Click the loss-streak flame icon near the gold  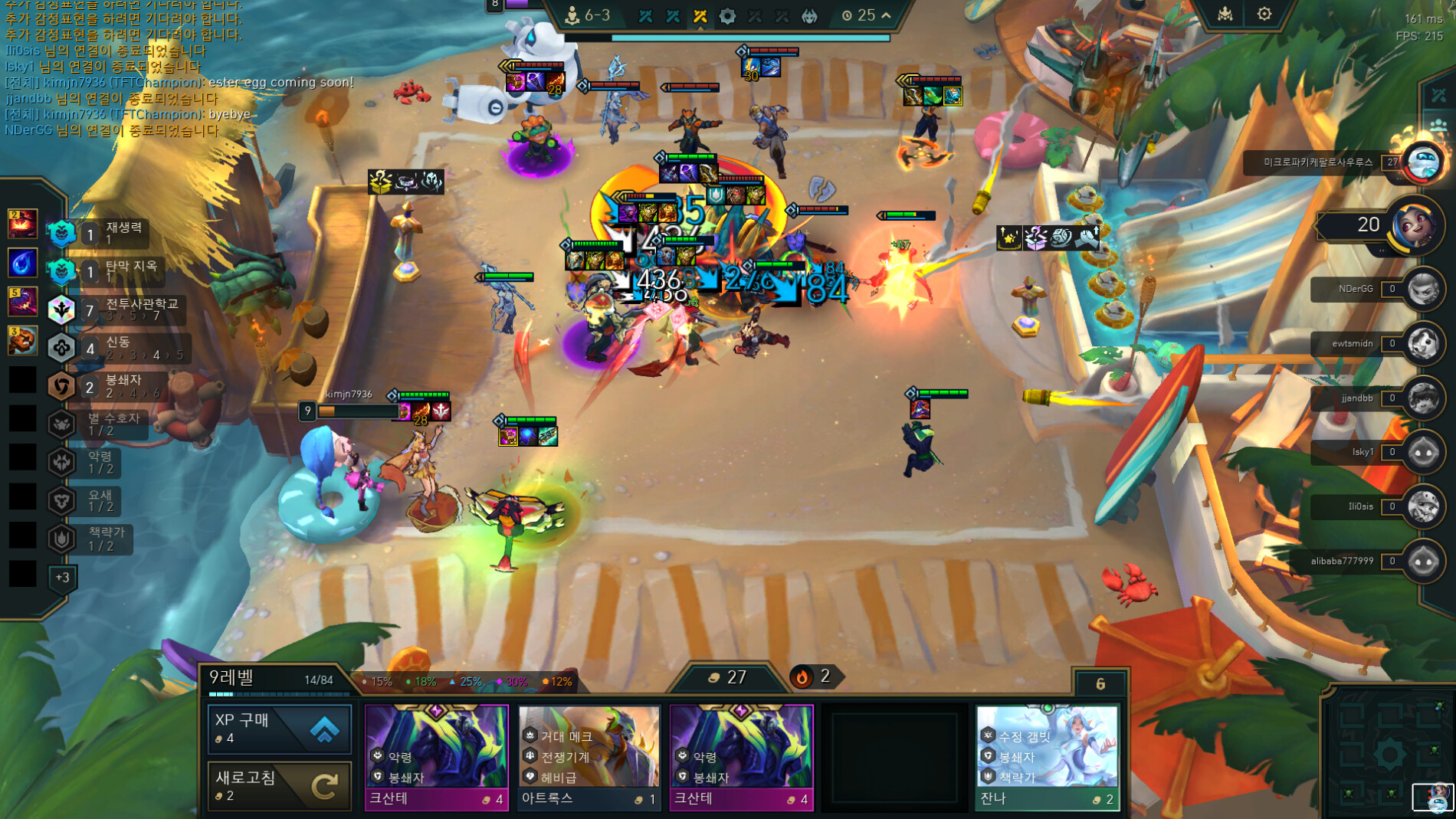click(802, 677)
